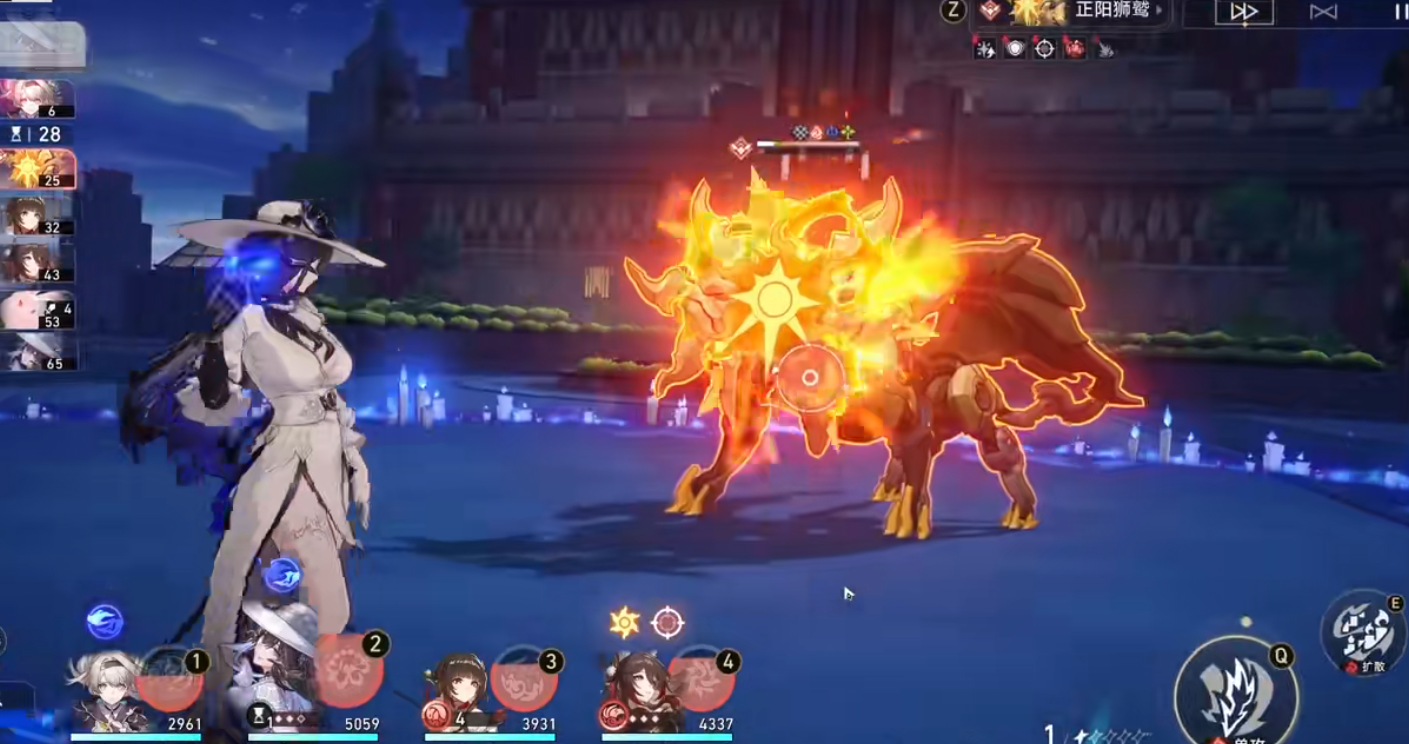The image size is (1409, 744).
Task: Activate party member 1's ultimate
Action: (x=169, y=679)
